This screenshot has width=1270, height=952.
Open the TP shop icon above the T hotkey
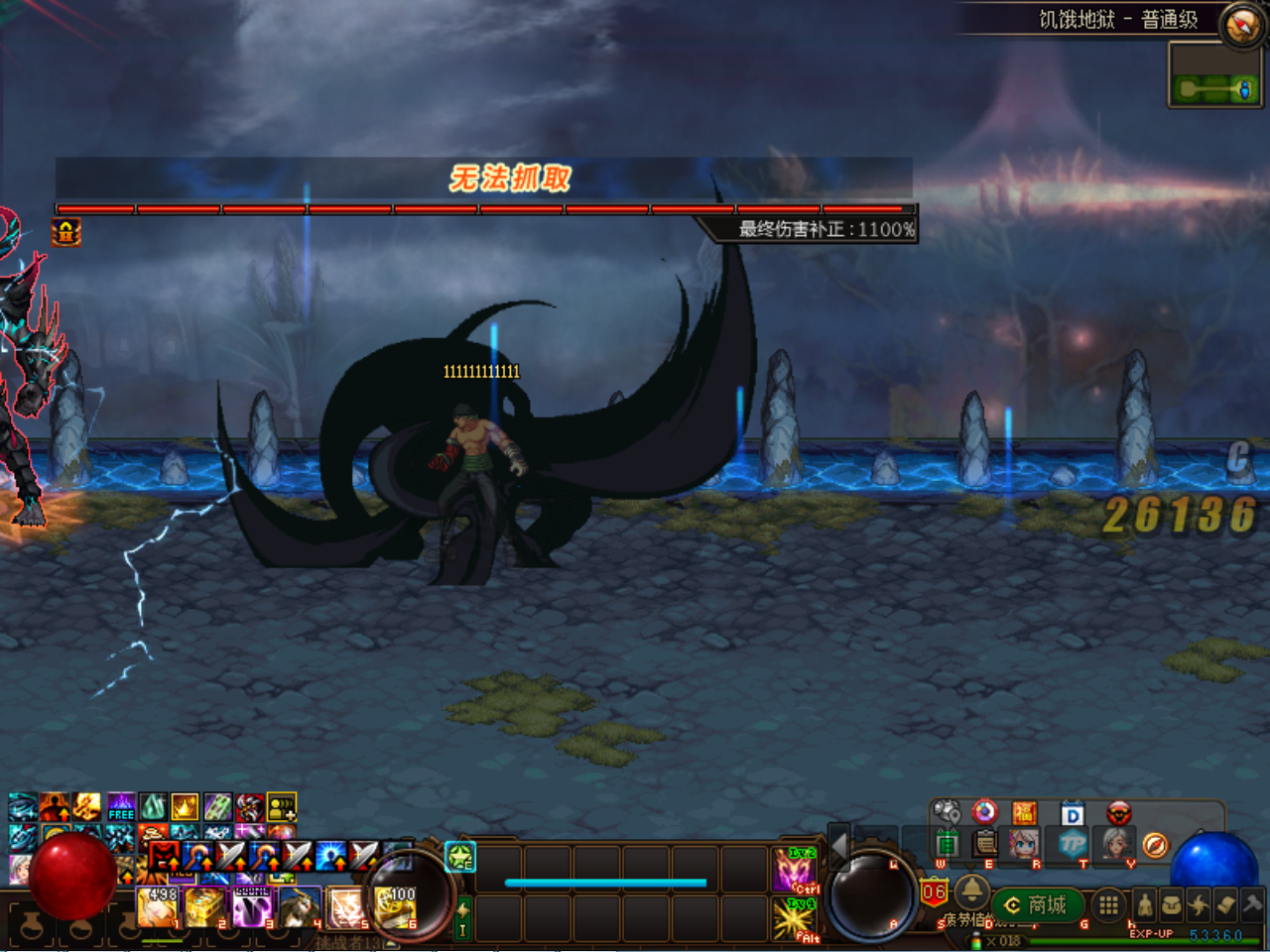click(1075, 845)
